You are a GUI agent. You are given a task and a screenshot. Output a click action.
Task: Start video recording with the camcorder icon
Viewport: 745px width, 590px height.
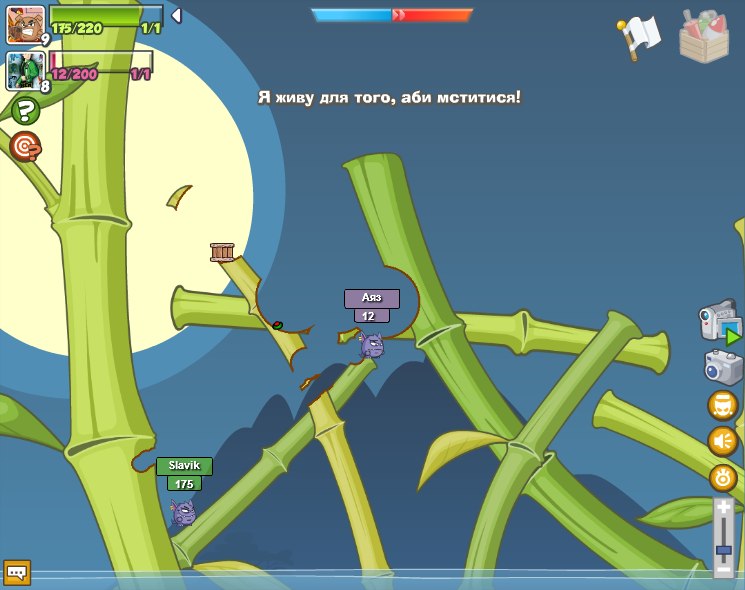(719, 324)
